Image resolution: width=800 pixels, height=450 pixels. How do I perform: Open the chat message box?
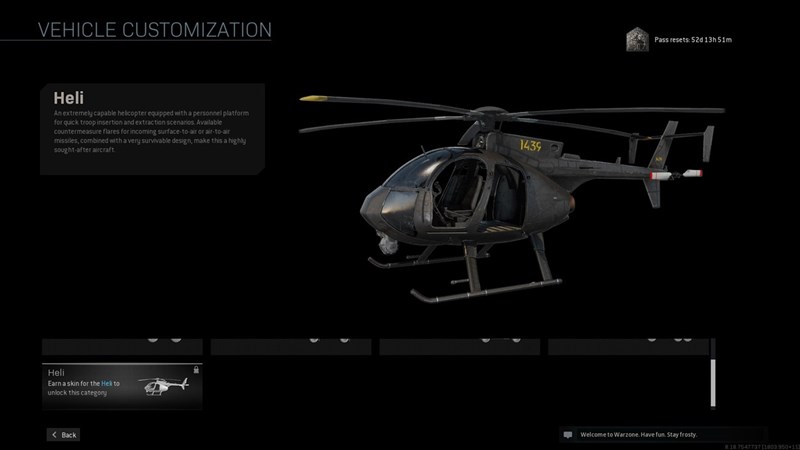click(662, 435)
